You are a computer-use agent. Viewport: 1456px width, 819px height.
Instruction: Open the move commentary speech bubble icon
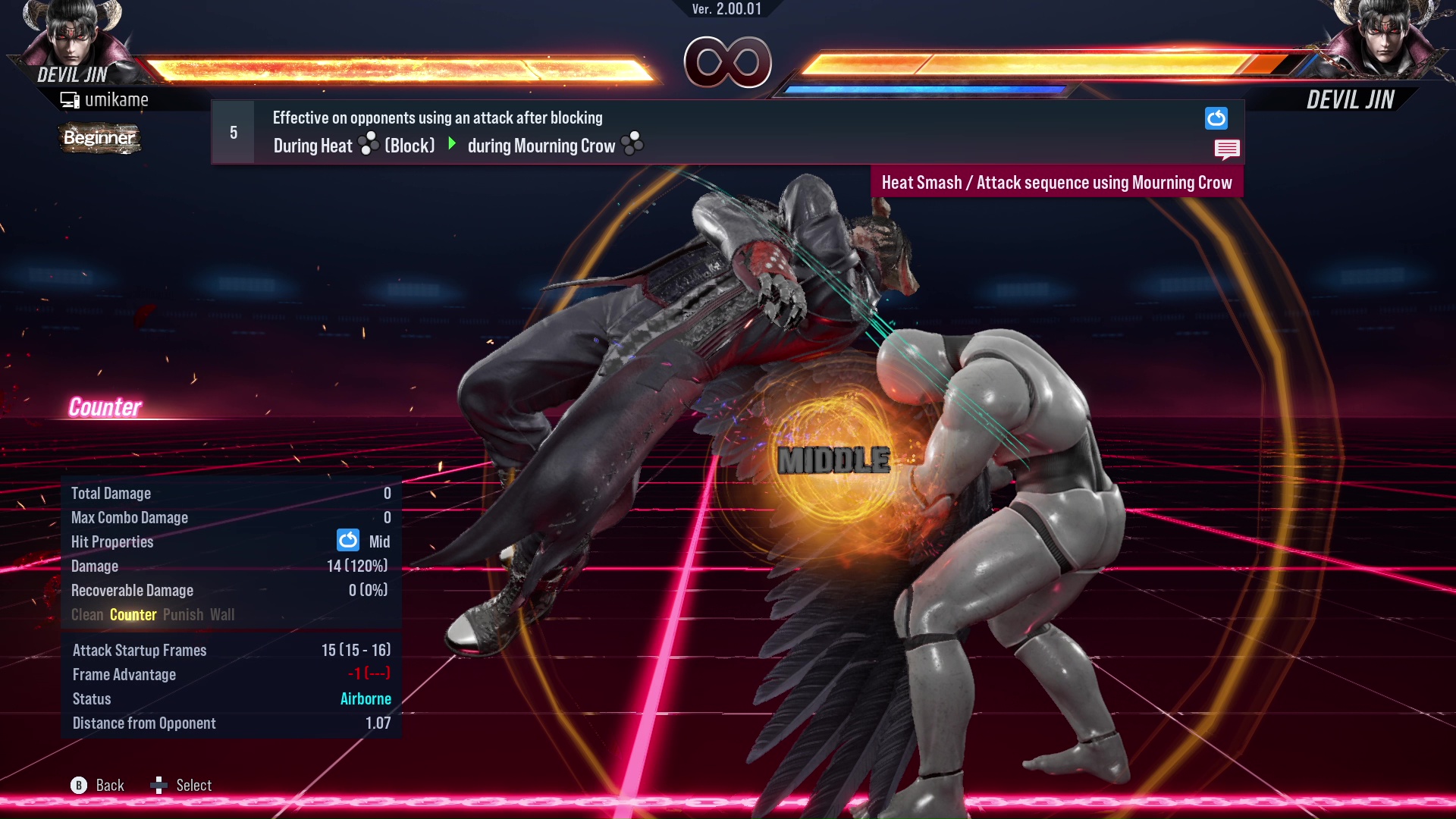[x=1227, y=149]
